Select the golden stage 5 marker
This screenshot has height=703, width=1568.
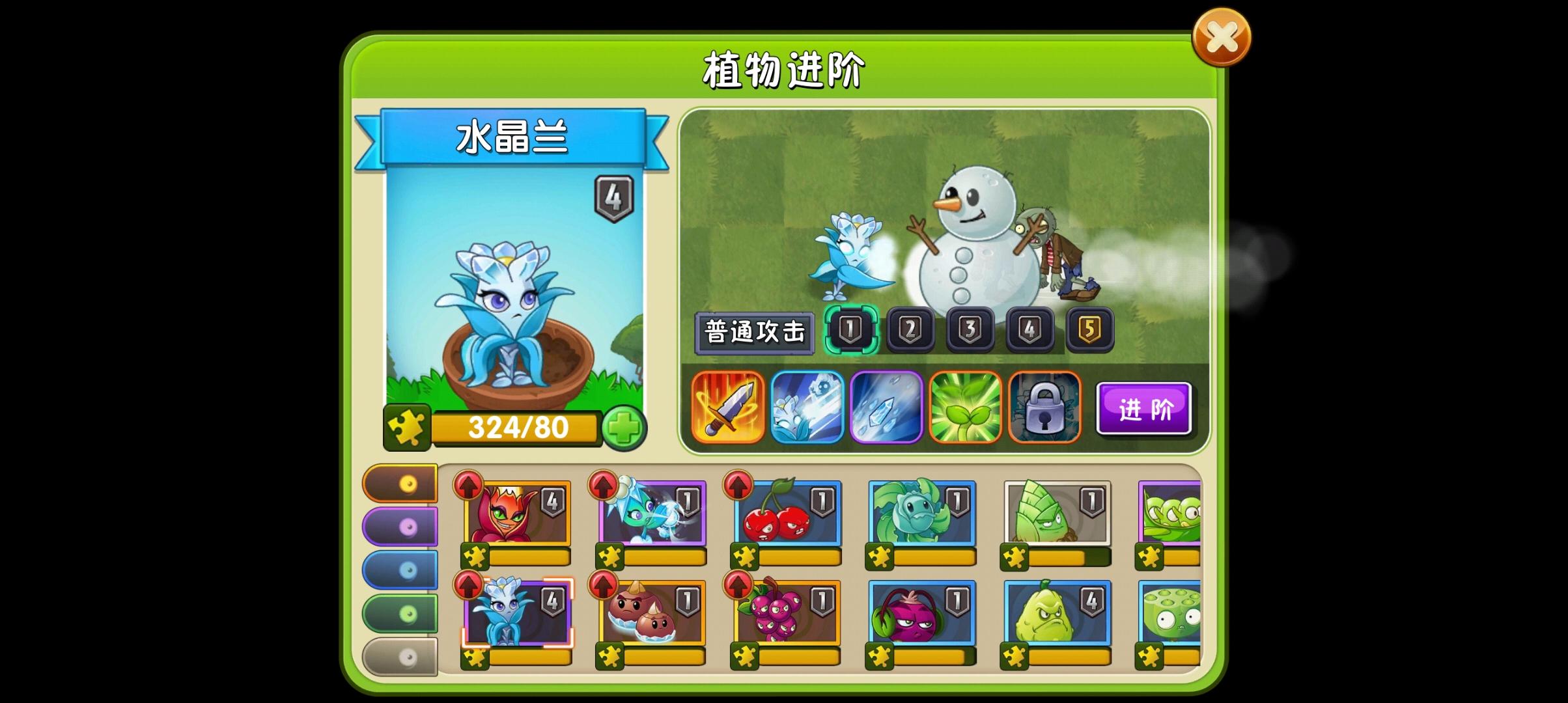[1091, 329]
